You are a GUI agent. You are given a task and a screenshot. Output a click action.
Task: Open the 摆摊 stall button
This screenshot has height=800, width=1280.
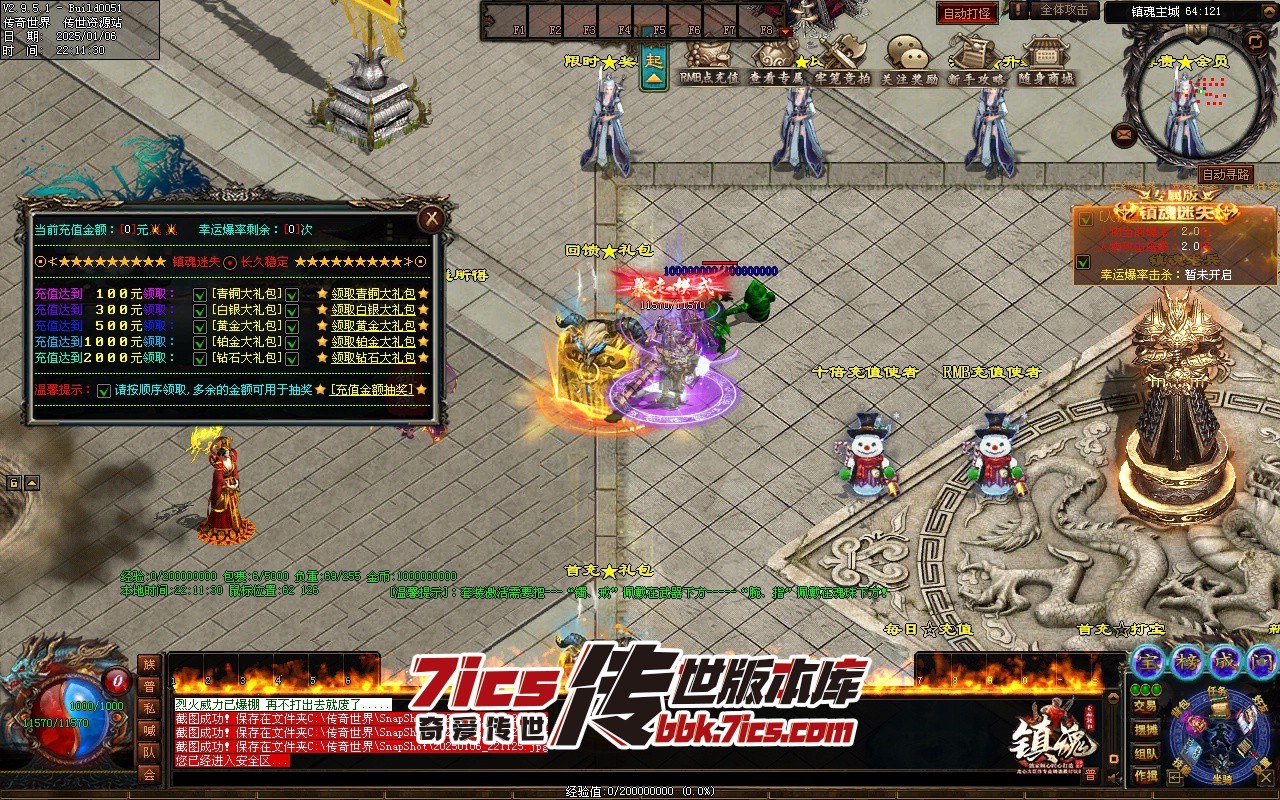[x=1146, y=729]
